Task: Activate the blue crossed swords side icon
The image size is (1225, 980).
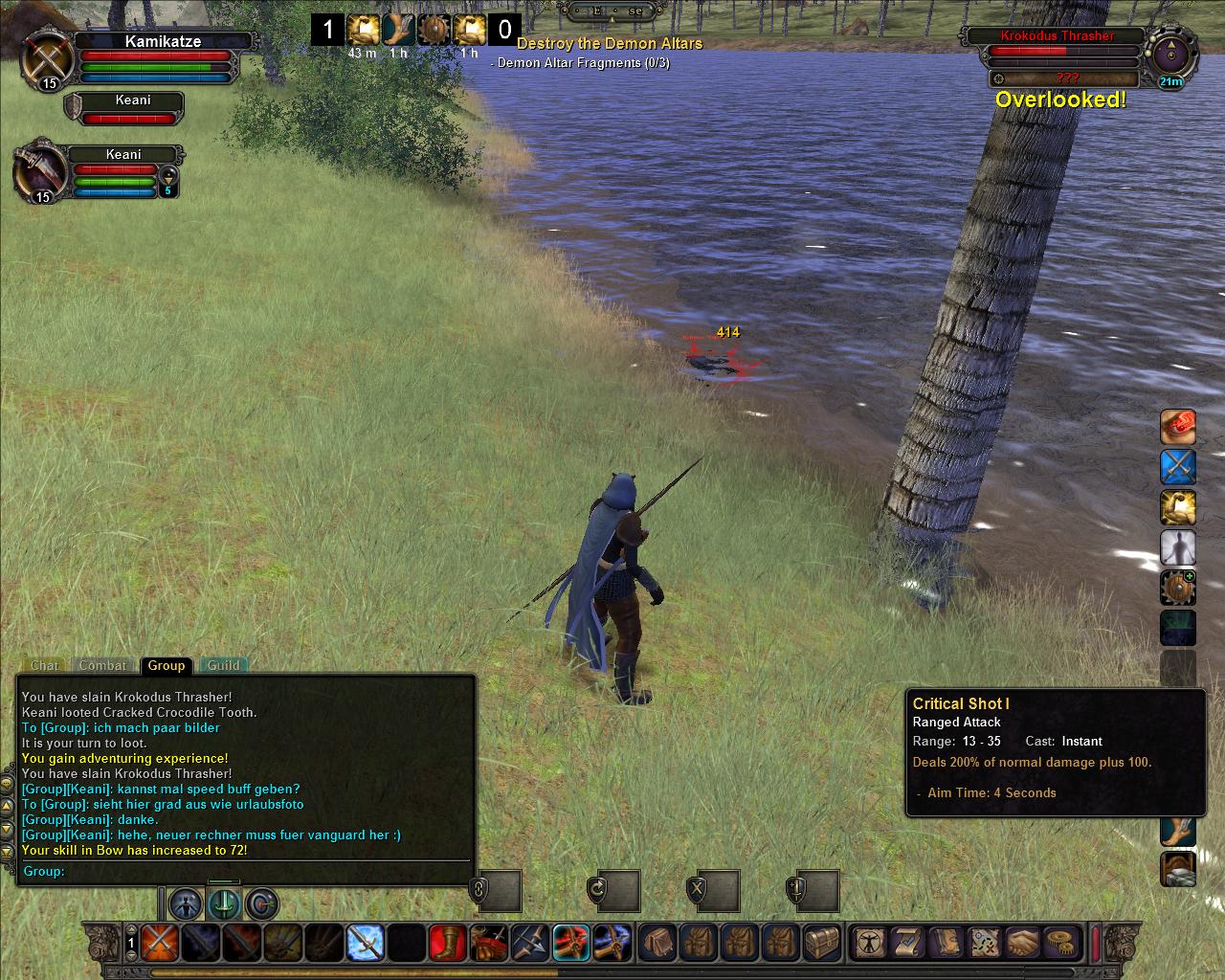Action: pos(1178,467)
